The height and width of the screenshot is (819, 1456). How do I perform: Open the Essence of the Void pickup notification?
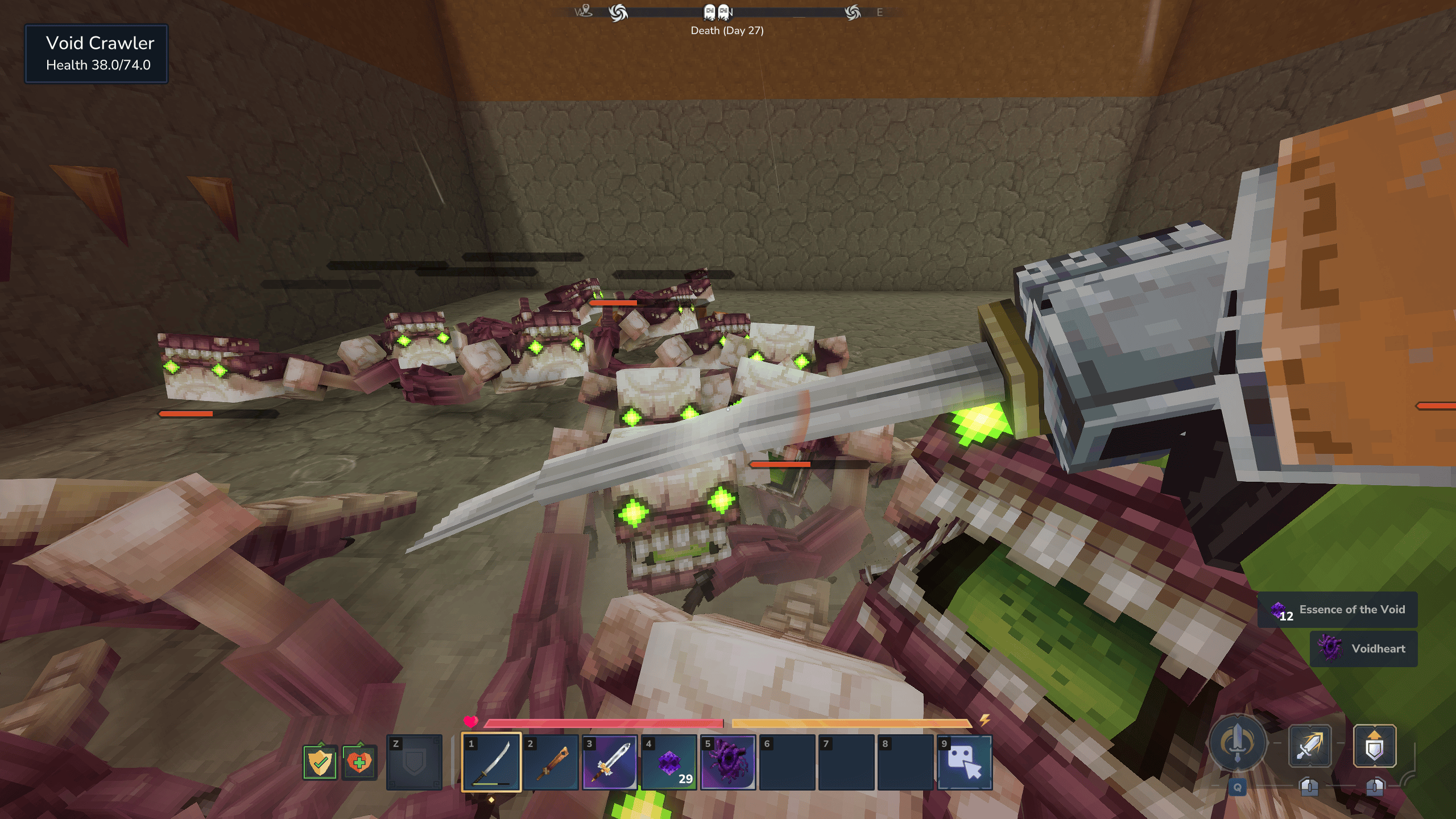click(1337, 610)
